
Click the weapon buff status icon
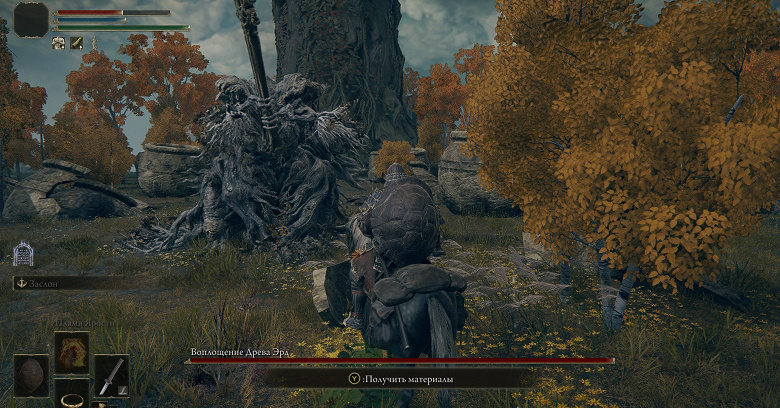pos(74,43)
